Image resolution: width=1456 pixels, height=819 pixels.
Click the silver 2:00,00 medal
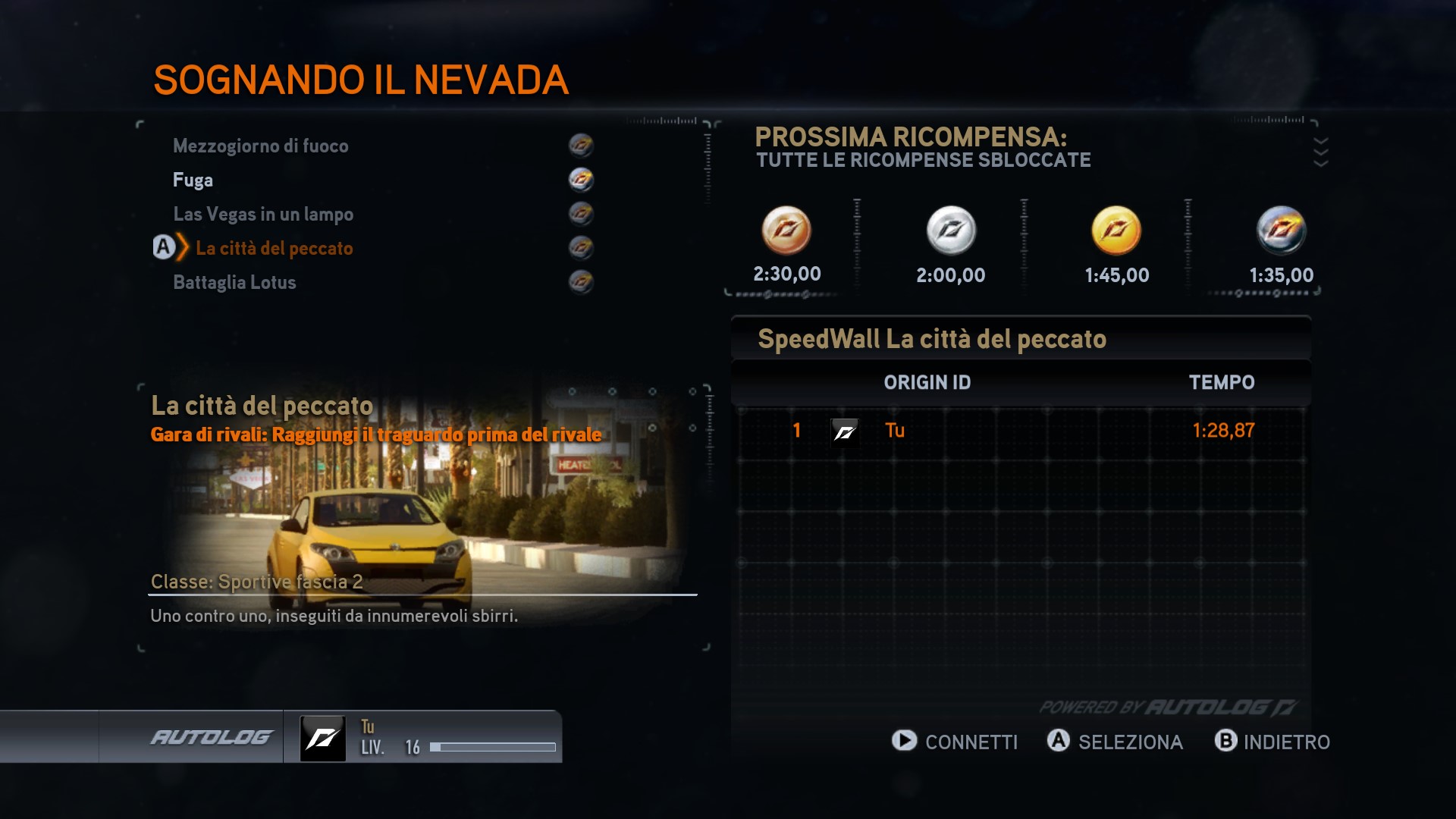point(951,231)
